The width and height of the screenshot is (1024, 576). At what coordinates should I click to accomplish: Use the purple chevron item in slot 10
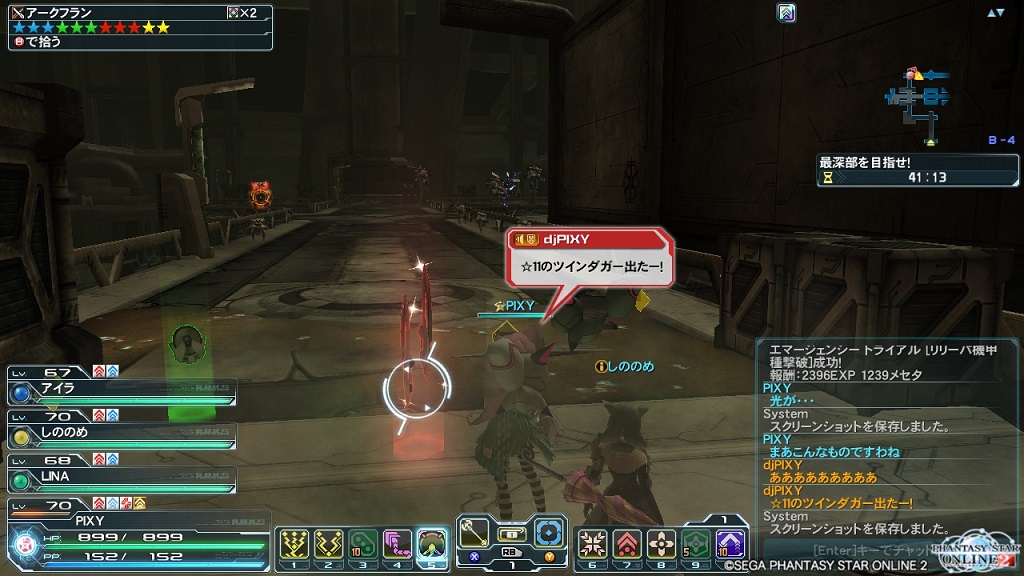click(729, 543)
